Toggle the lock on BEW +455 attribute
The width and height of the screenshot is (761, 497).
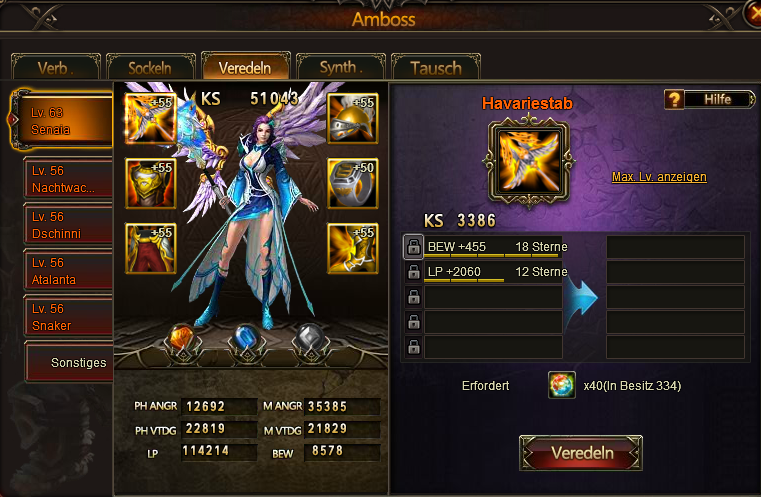pos(412,247)
